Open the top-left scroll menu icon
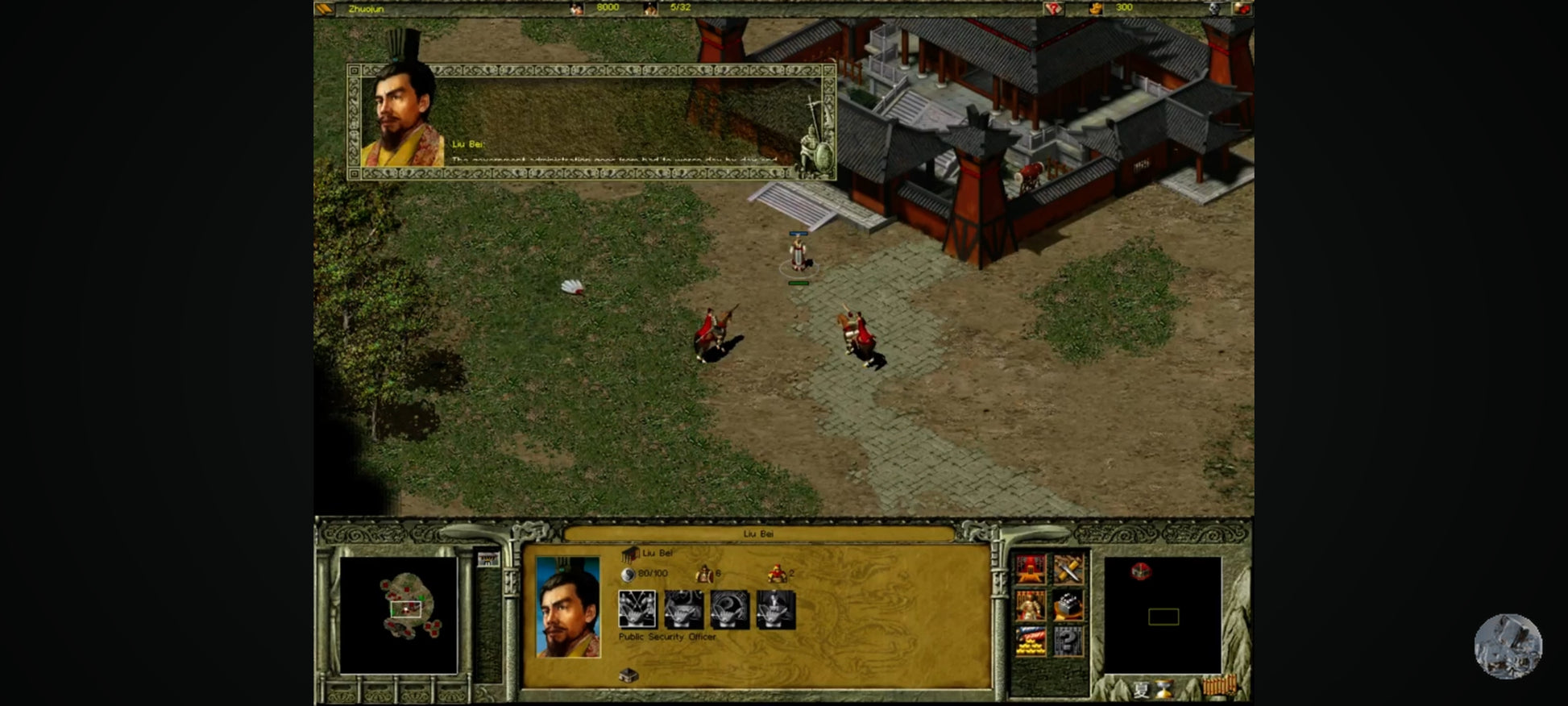The image size is (1568, 706). pos(324,9)
